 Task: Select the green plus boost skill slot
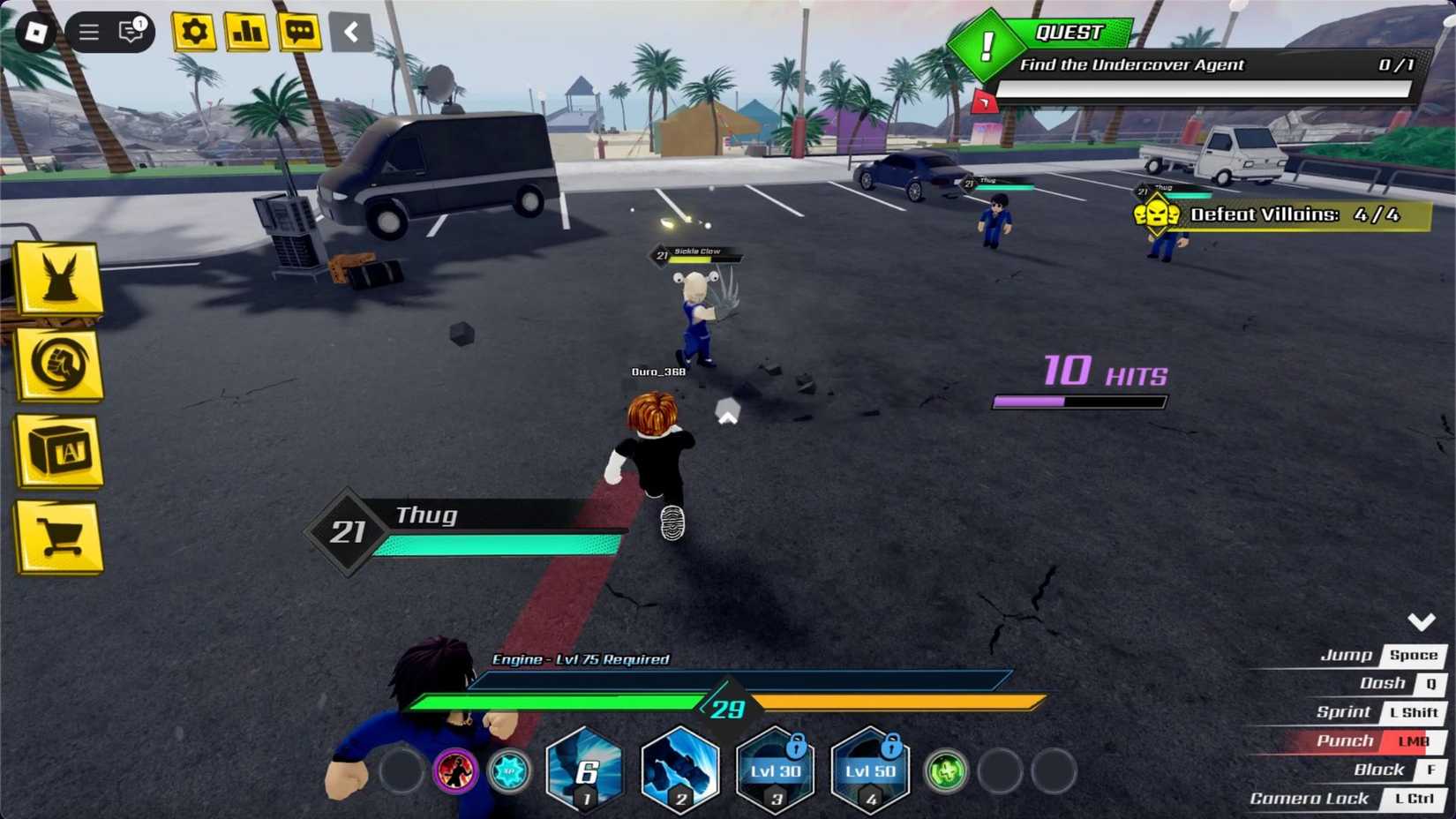pyautogui.click(x=945, y=770)
